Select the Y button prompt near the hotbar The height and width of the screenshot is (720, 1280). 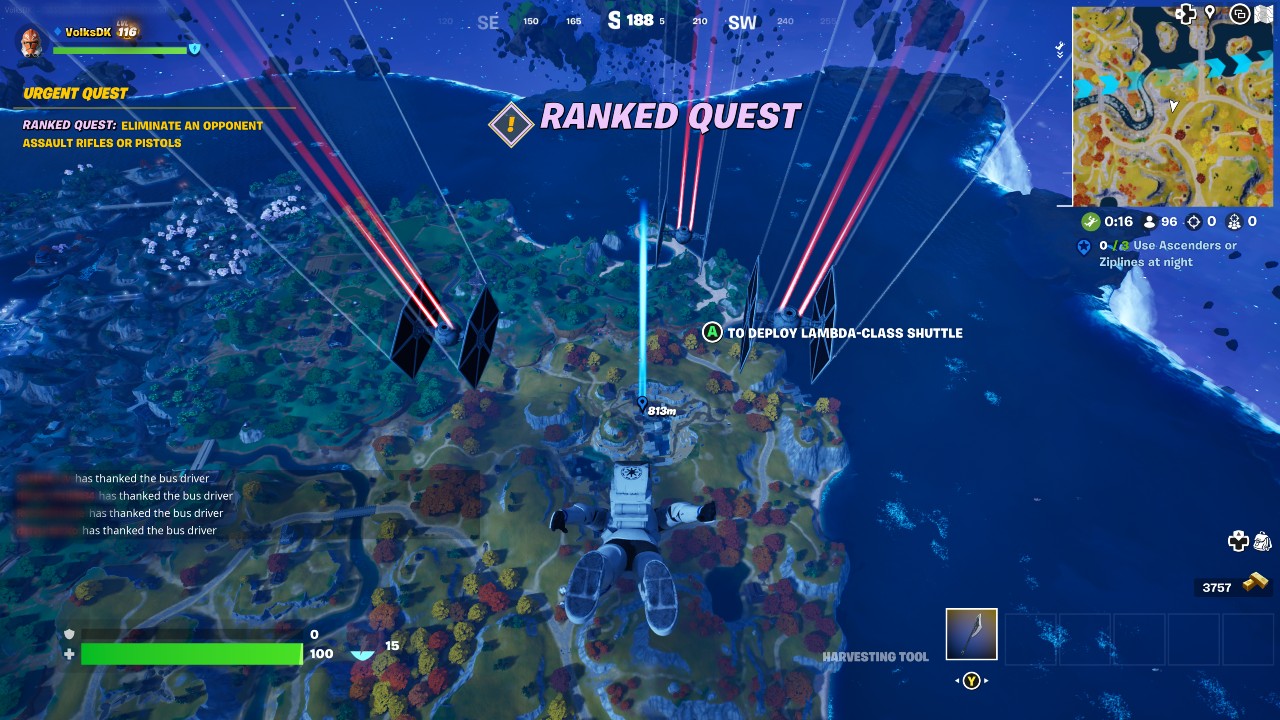pyautogui.click(x=970, y=678)
